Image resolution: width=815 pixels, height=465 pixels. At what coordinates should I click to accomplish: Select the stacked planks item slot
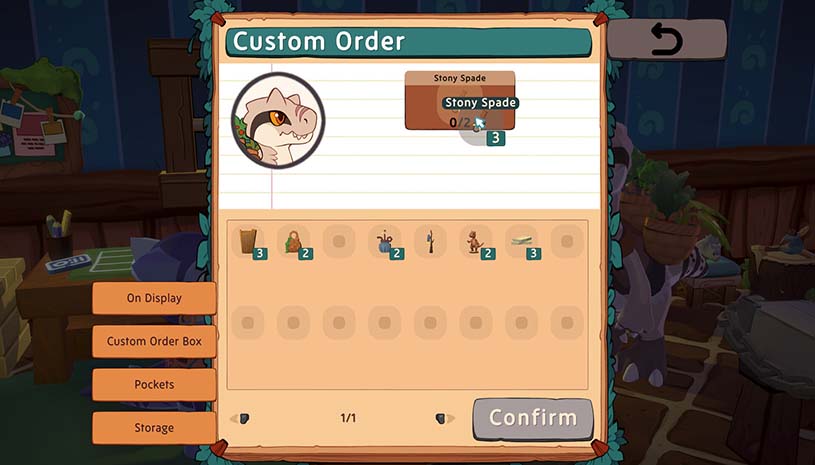[x=521, y=241]
